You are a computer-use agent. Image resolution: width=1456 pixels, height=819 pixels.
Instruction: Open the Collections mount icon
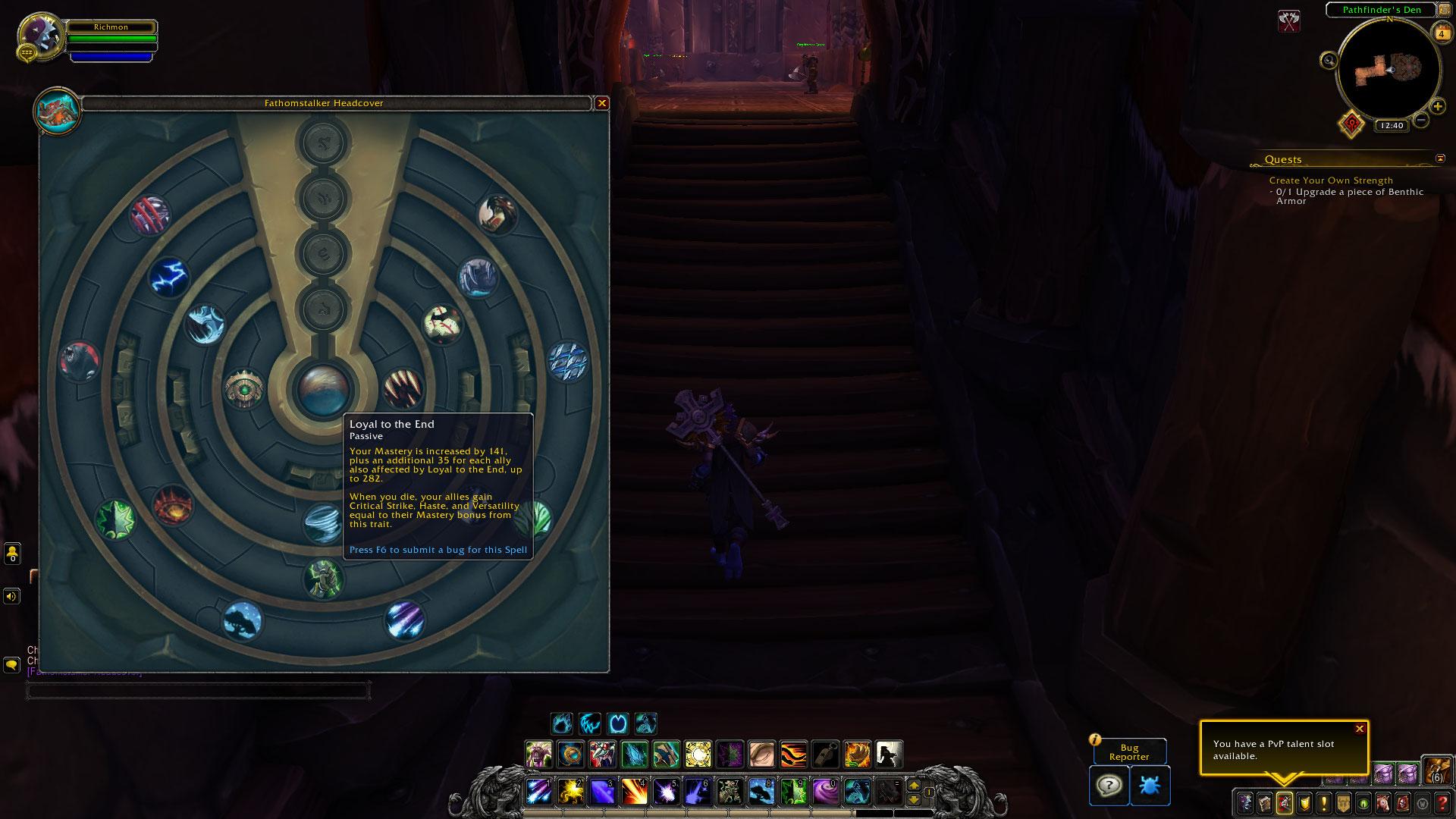click(1382, 804)
